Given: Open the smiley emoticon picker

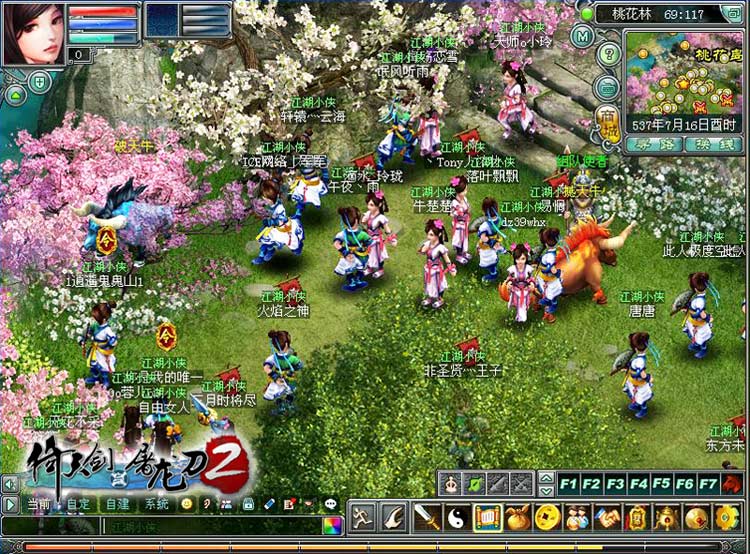Looking at the screenshot, I should point(186,504).
